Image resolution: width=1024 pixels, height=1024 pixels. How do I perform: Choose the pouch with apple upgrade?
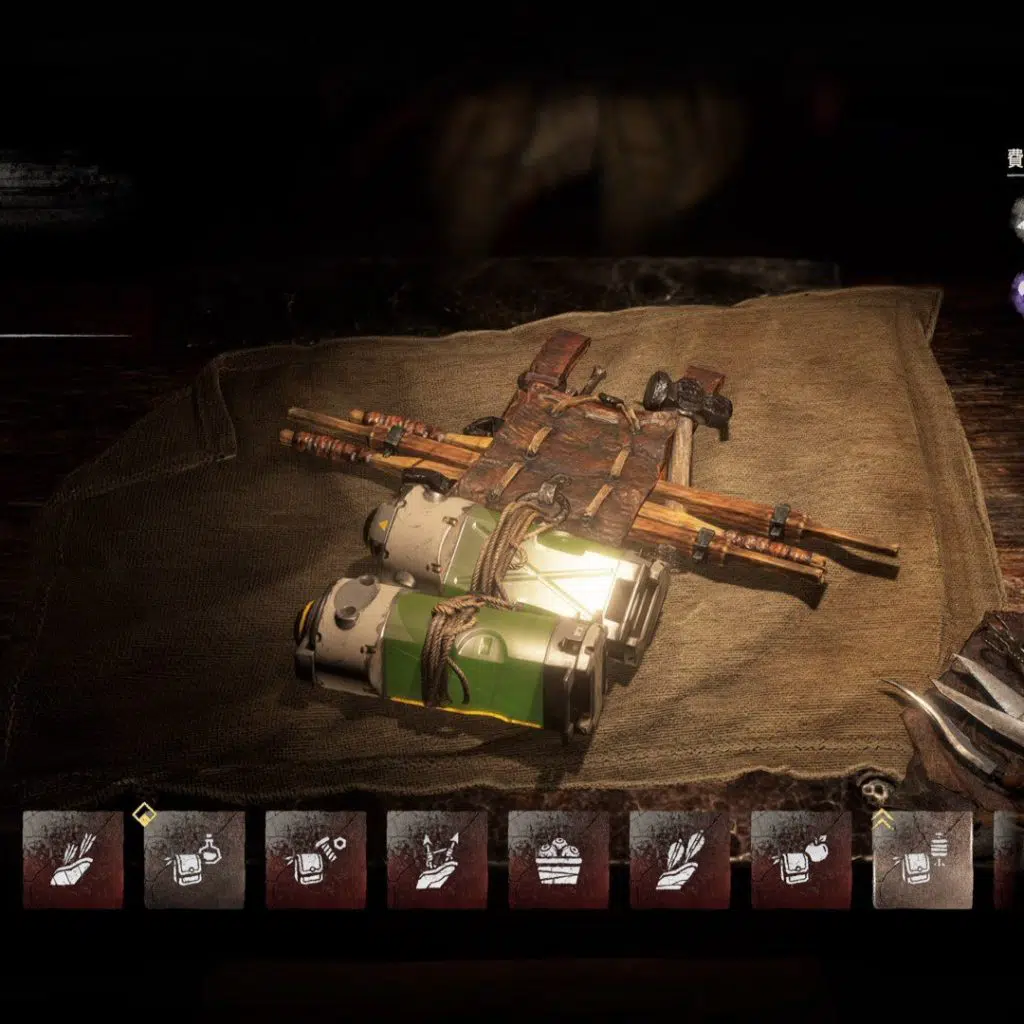(801, 859)
